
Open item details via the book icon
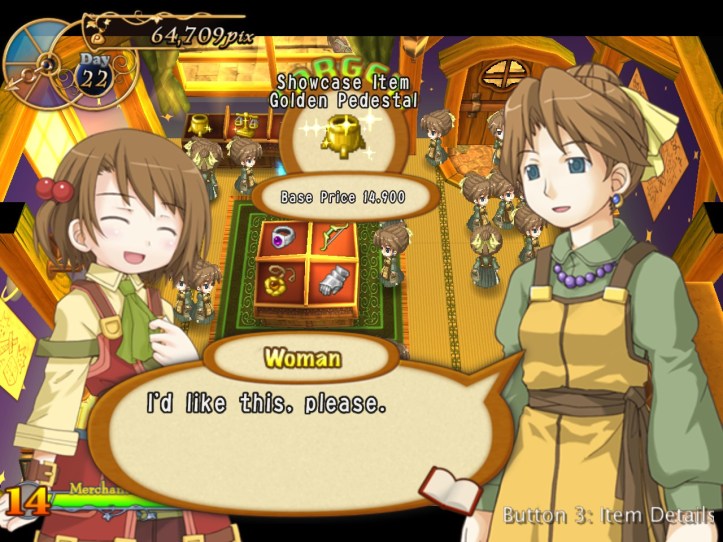coord(450,490)
